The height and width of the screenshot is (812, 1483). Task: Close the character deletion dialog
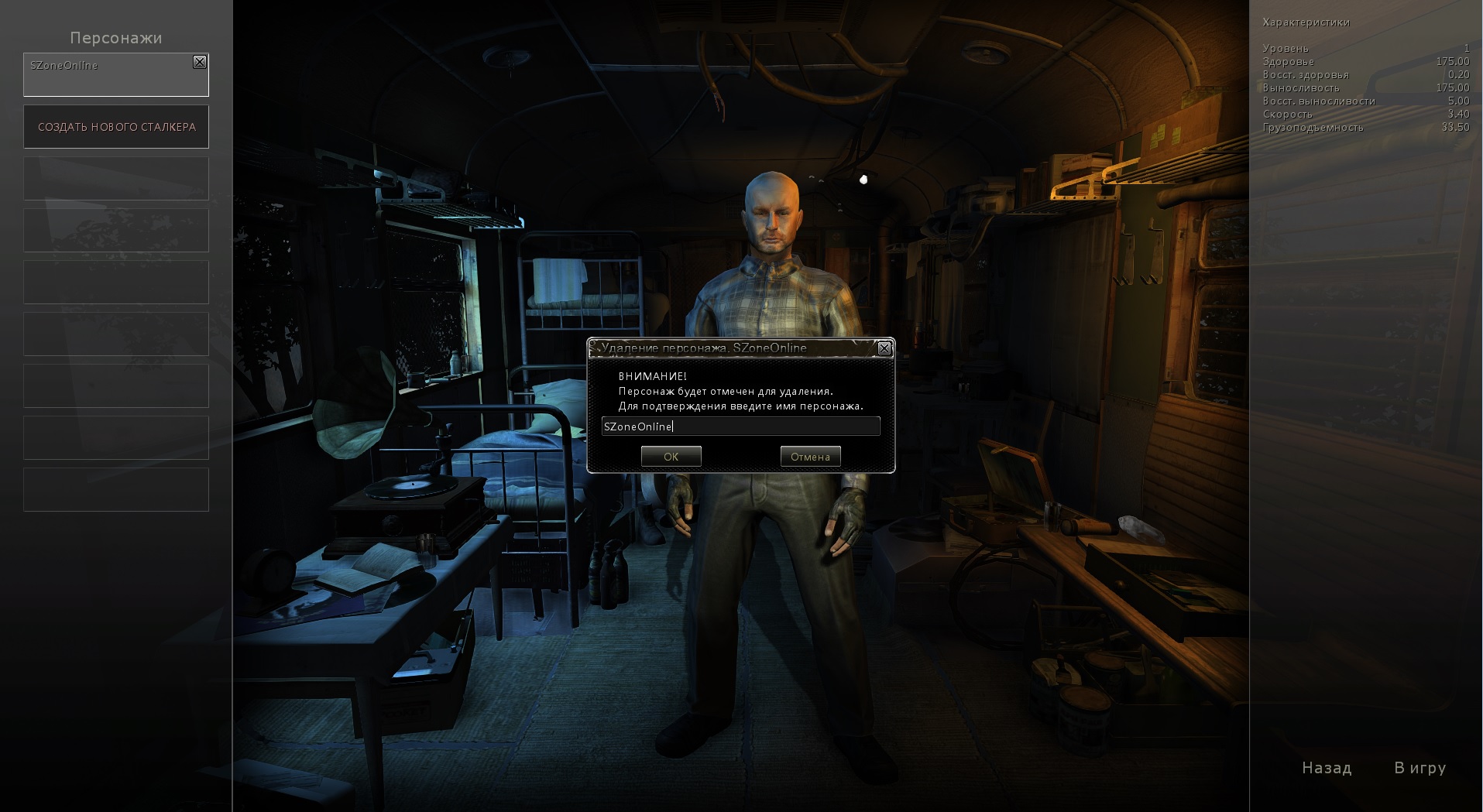point(884,349)
